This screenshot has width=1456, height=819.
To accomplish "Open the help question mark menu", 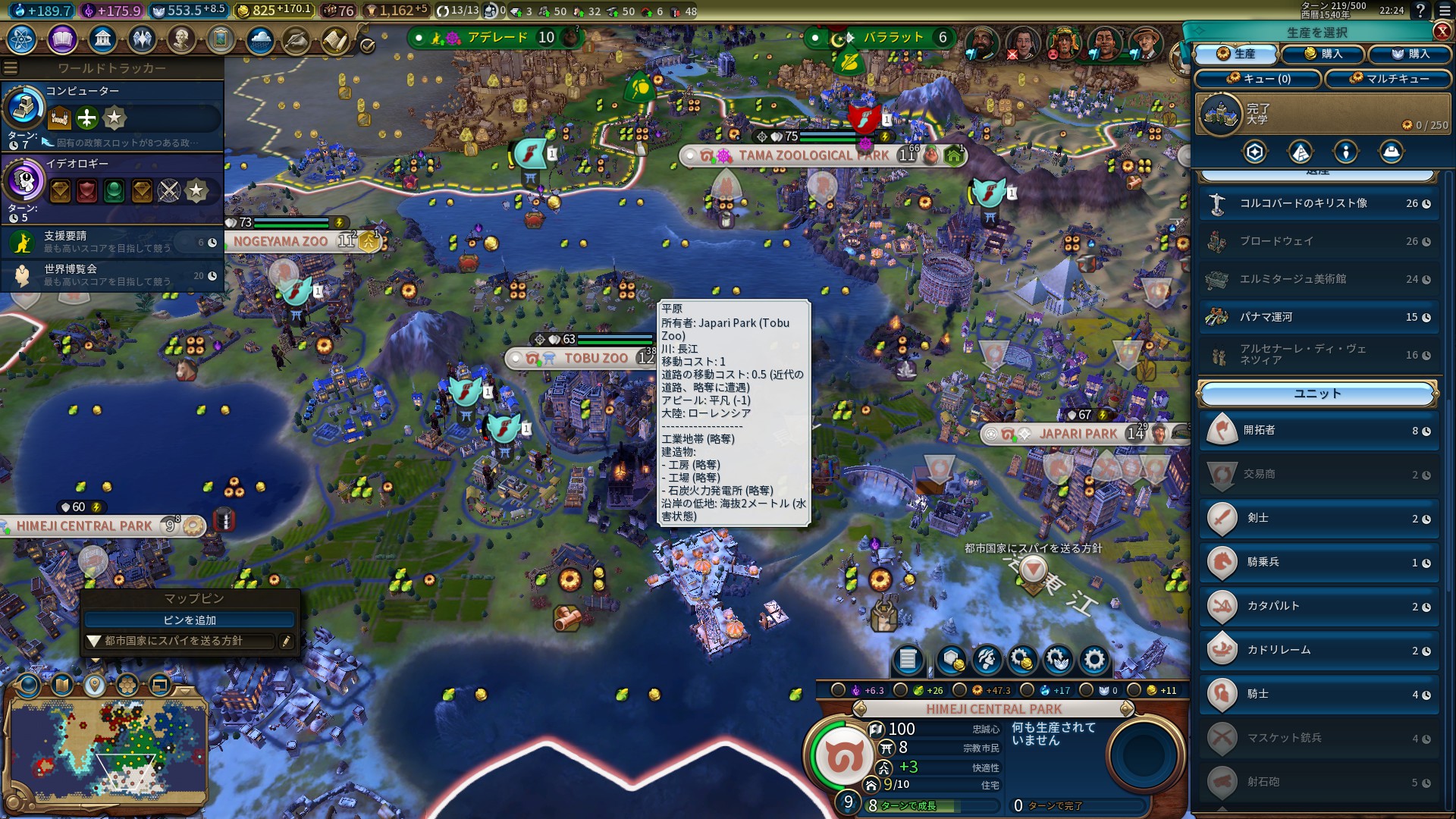I will pos(1420,11).
